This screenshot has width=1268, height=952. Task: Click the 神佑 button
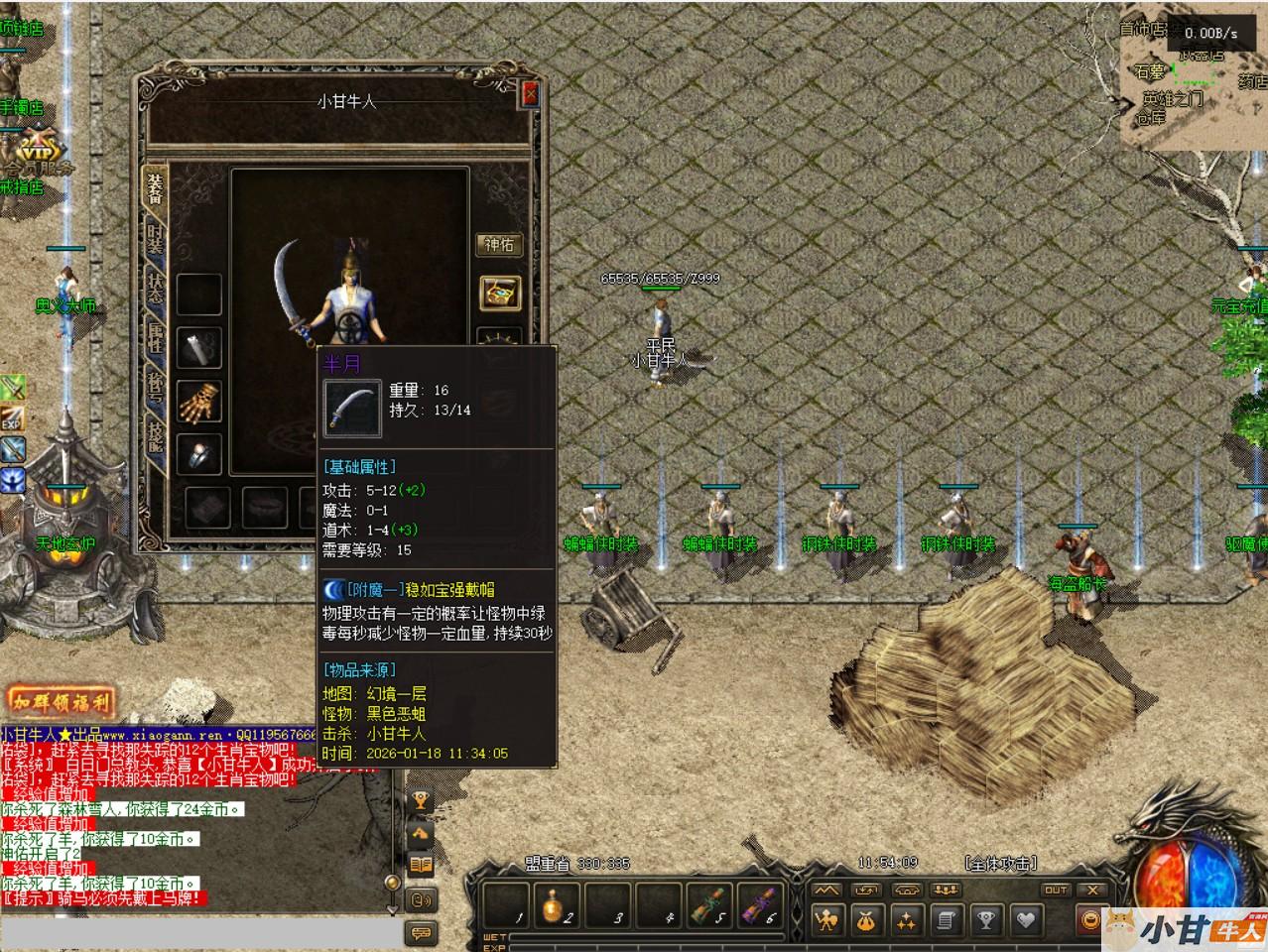(499, 244)
